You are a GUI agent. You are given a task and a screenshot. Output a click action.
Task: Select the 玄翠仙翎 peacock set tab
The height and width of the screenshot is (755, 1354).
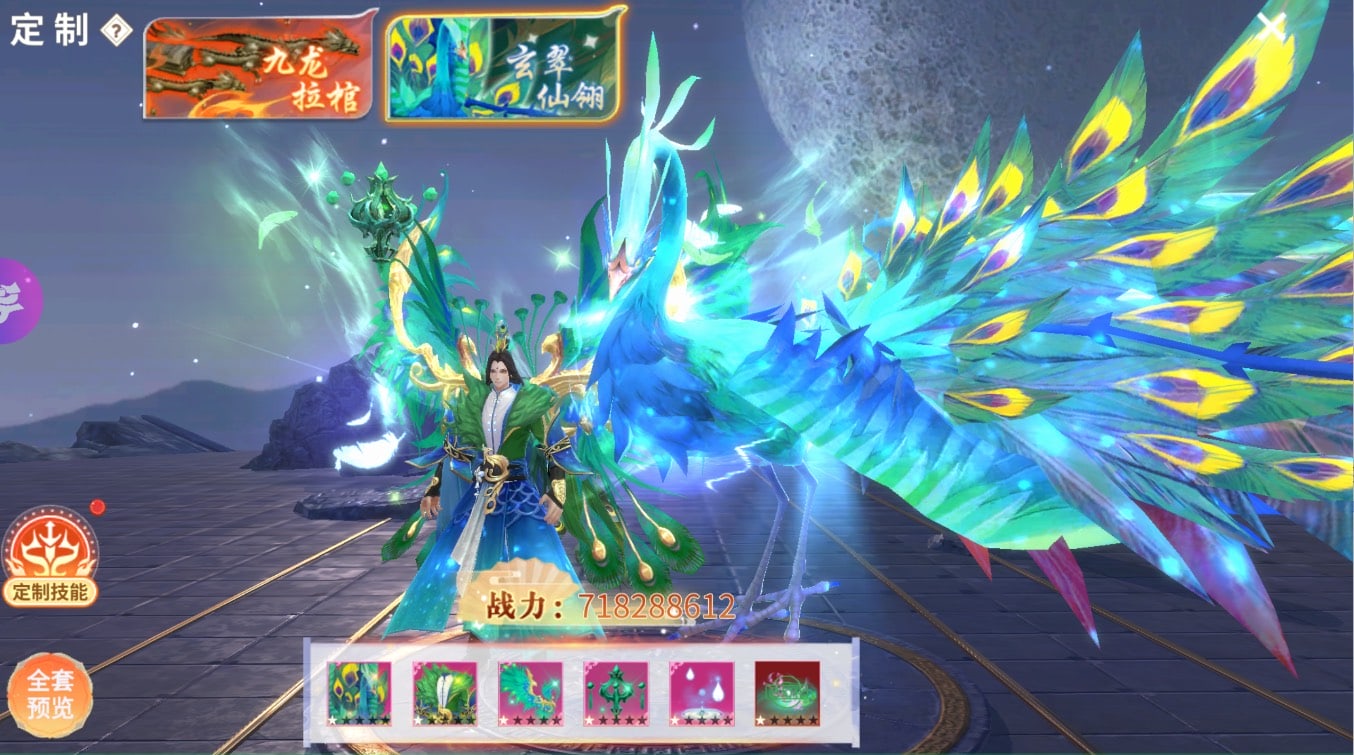point(504,65)
